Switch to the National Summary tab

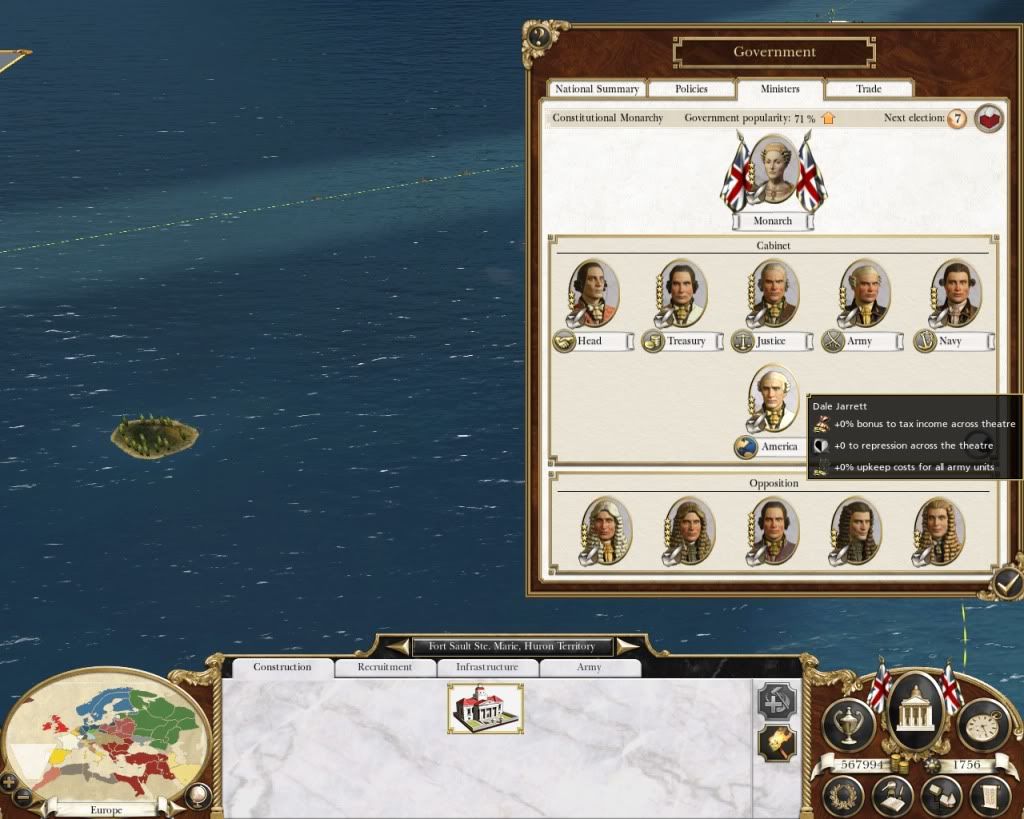click(597, 89)
